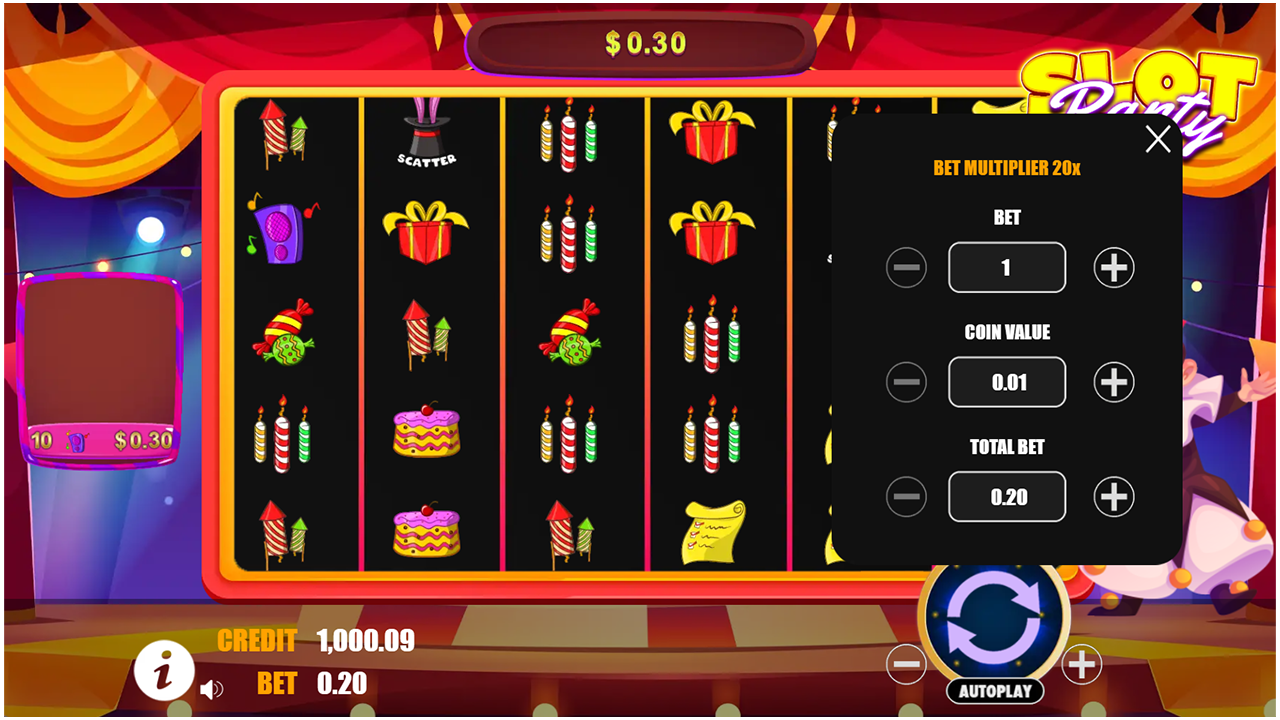Select the COIN VALUE field showing 0.01
1280x720 pixels.
tap(1006, 382)
